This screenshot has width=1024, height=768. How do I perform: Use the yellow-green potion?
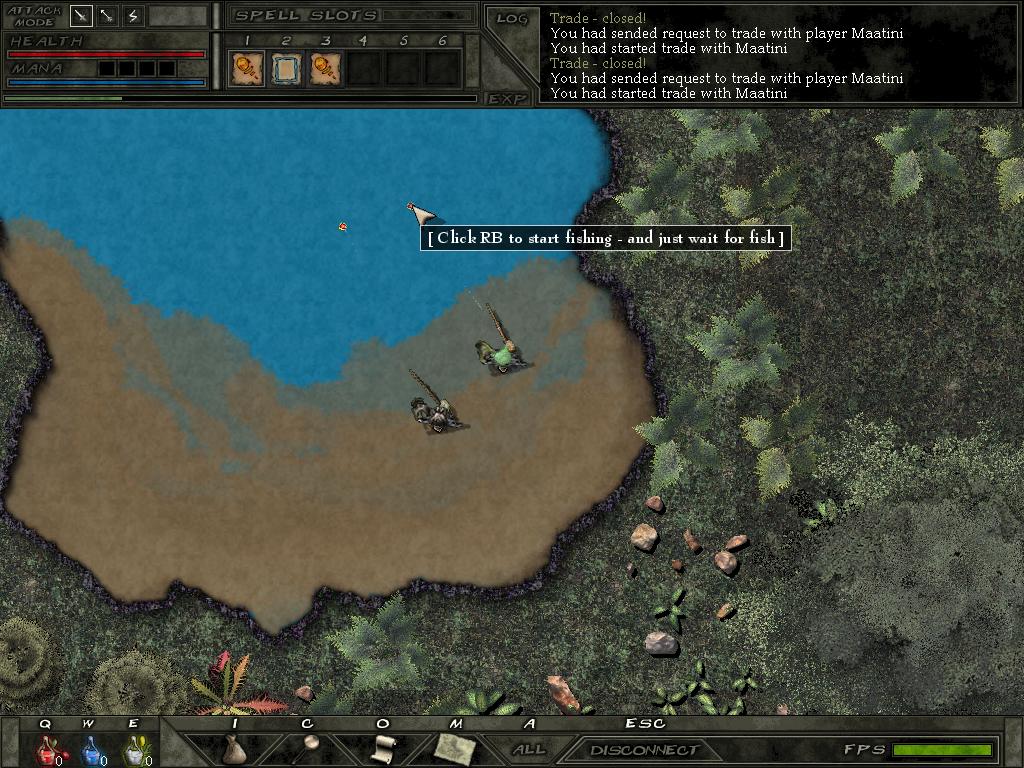133,749
